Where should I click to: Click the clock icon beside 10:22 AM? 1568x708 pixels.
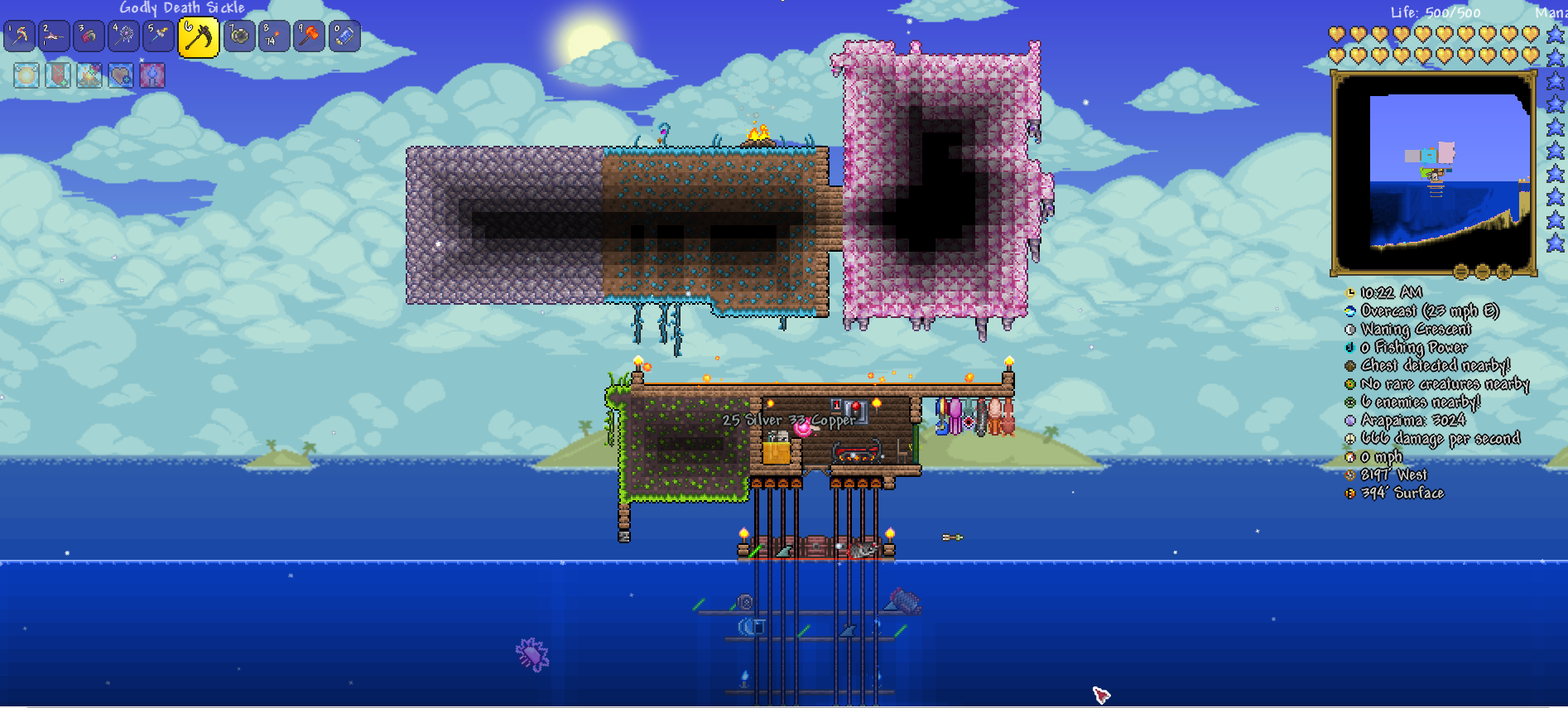[x=1349, y=292]
